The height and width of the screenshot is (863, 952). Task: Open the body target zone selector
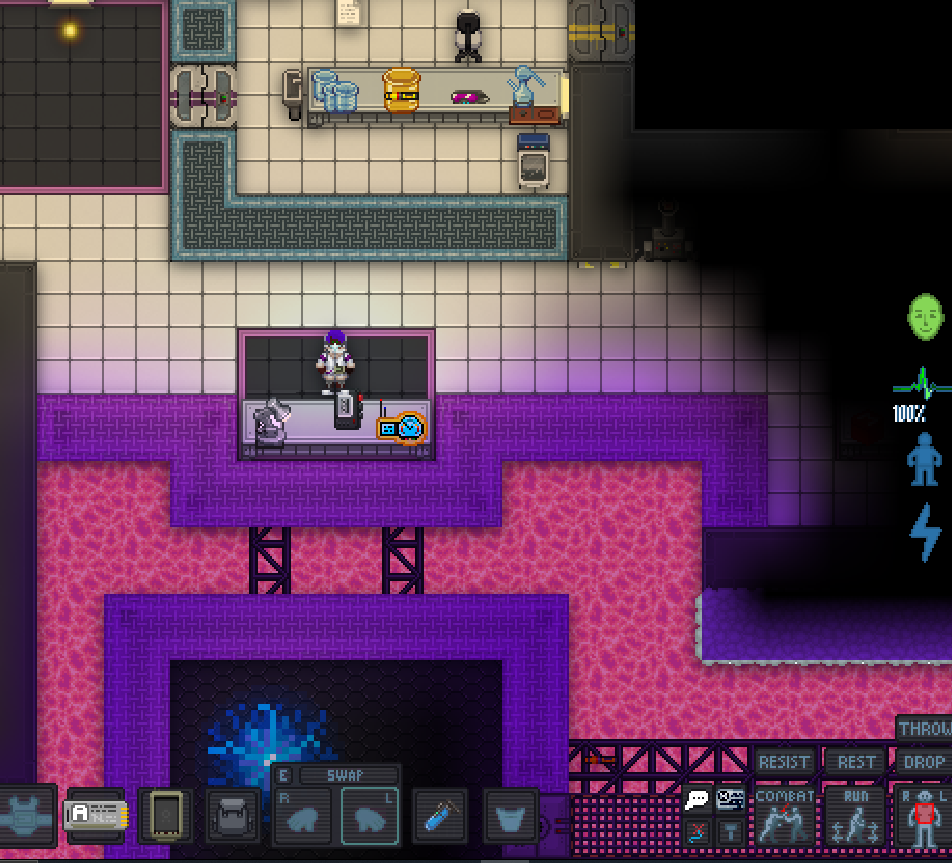(x=922, y=816)
